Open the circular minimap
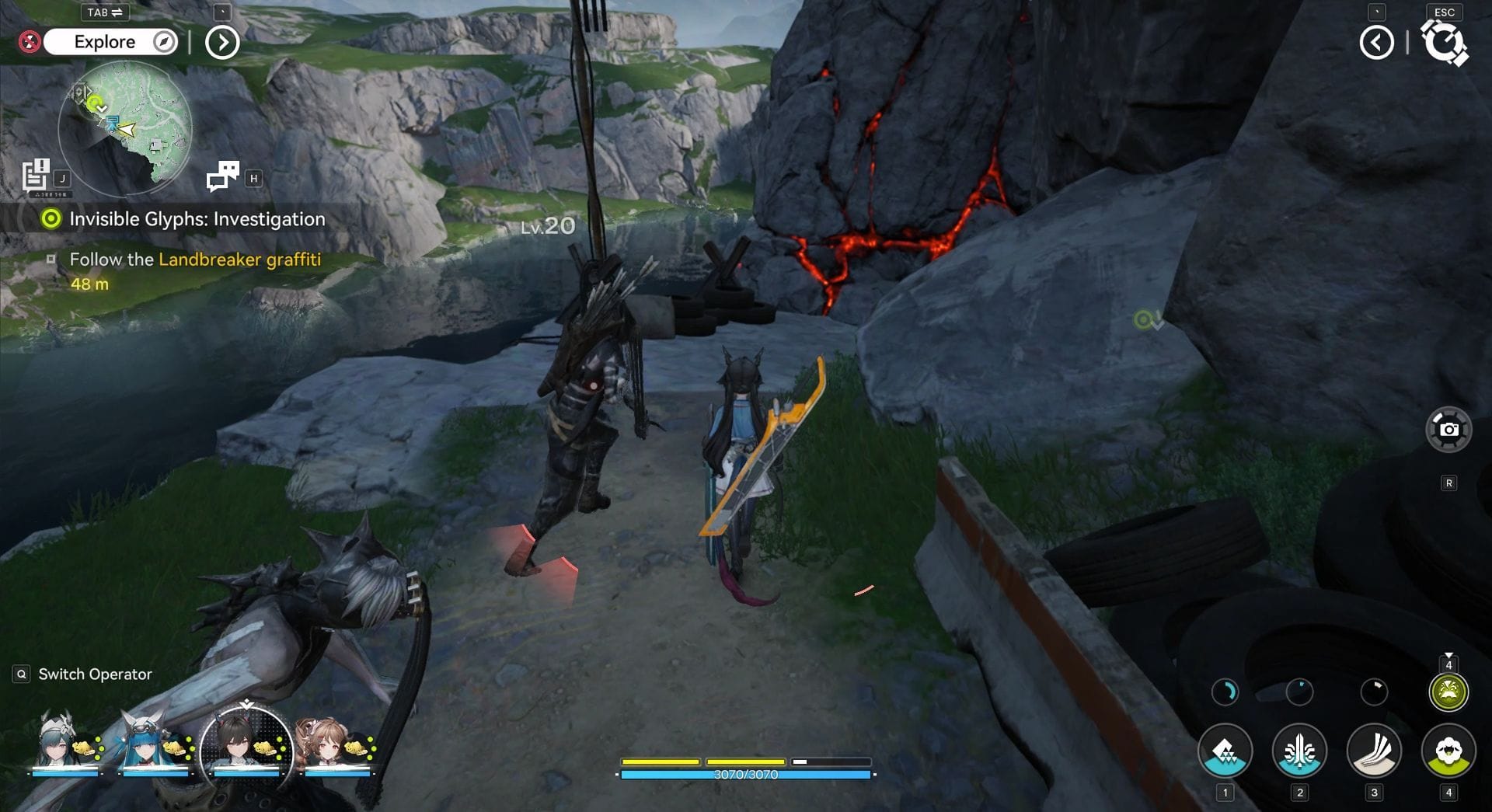The width and height of the screenshot is (1492, 812). (x=125, y=128)
